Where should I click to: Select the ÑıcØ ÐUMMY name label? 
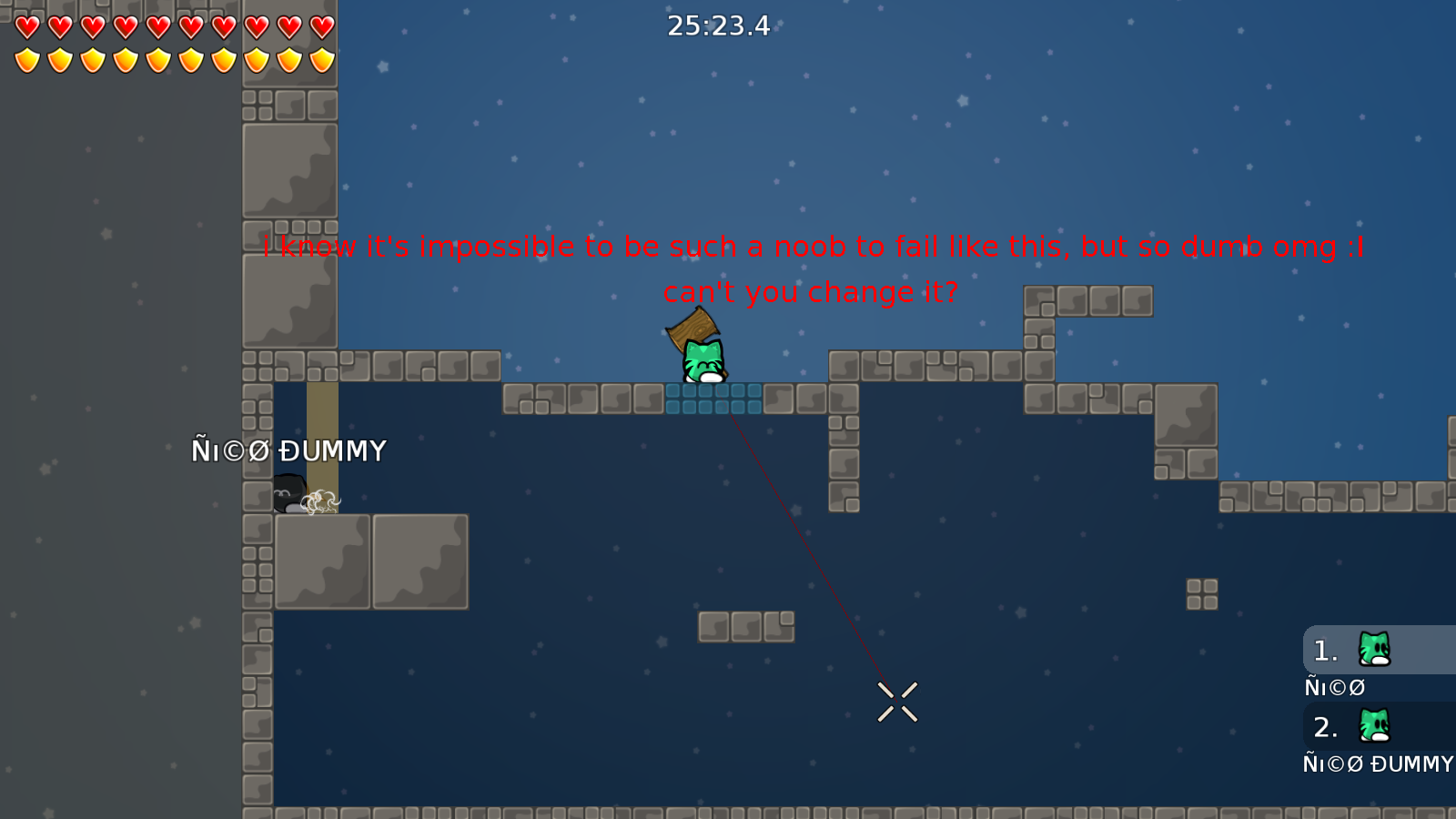(x=289, y=450)
